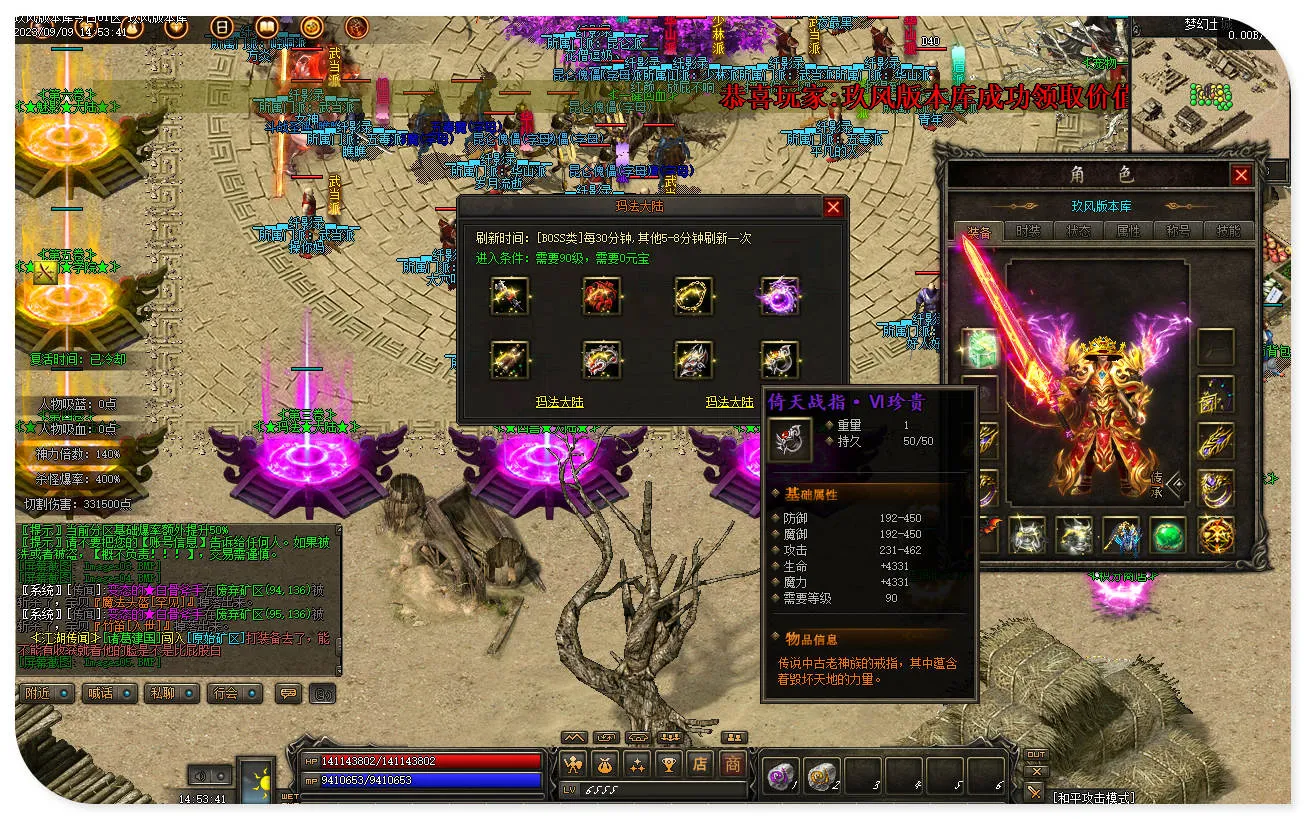This screenshot has height=819, width=1306.
Task: Close the 角色 character panel
Action: 1241,176
